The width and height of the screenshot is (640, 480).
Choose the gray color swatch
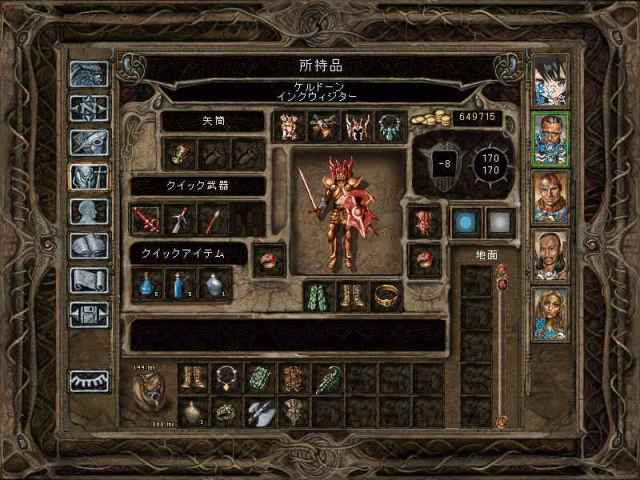497,222
